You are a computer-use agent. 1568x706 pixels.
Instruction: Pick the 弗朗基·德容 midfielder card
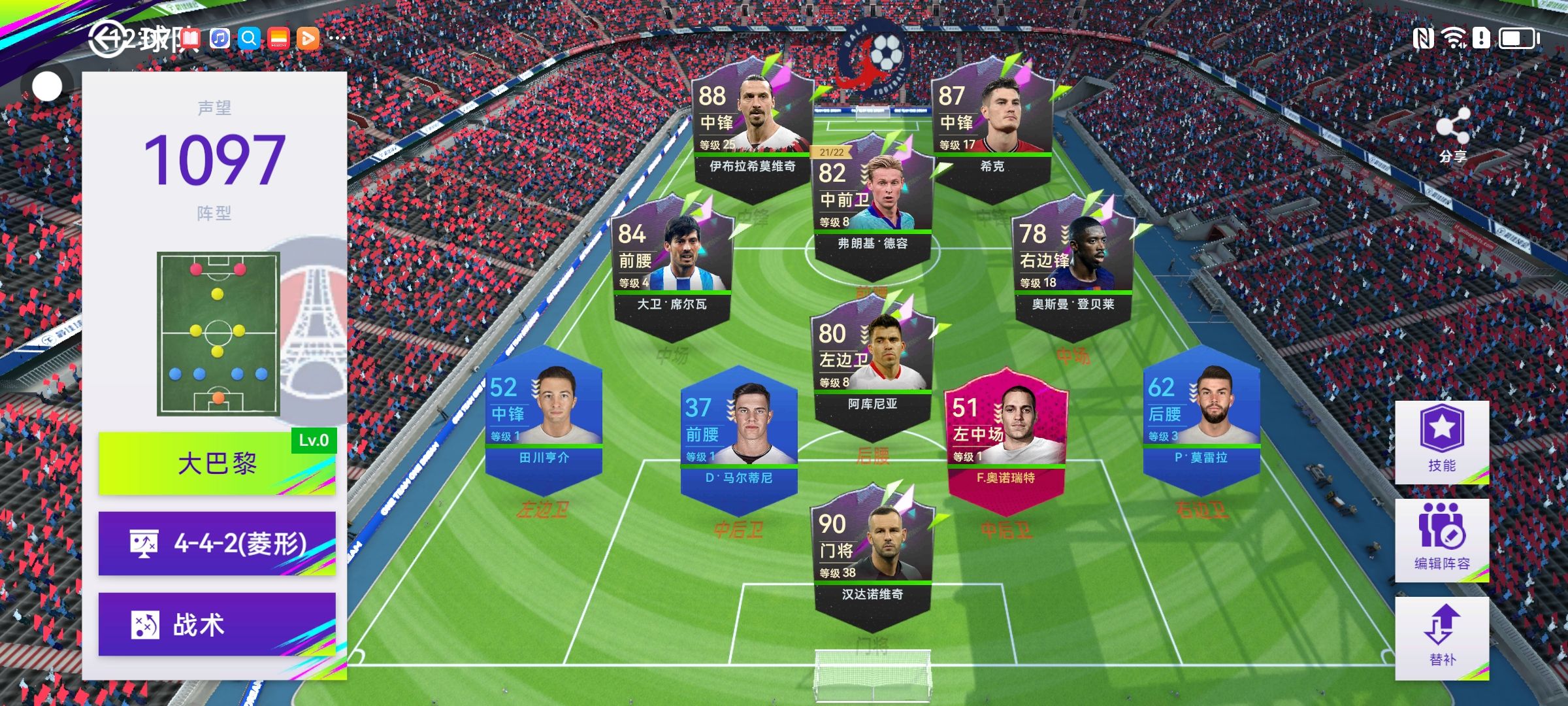click(872, 204)
